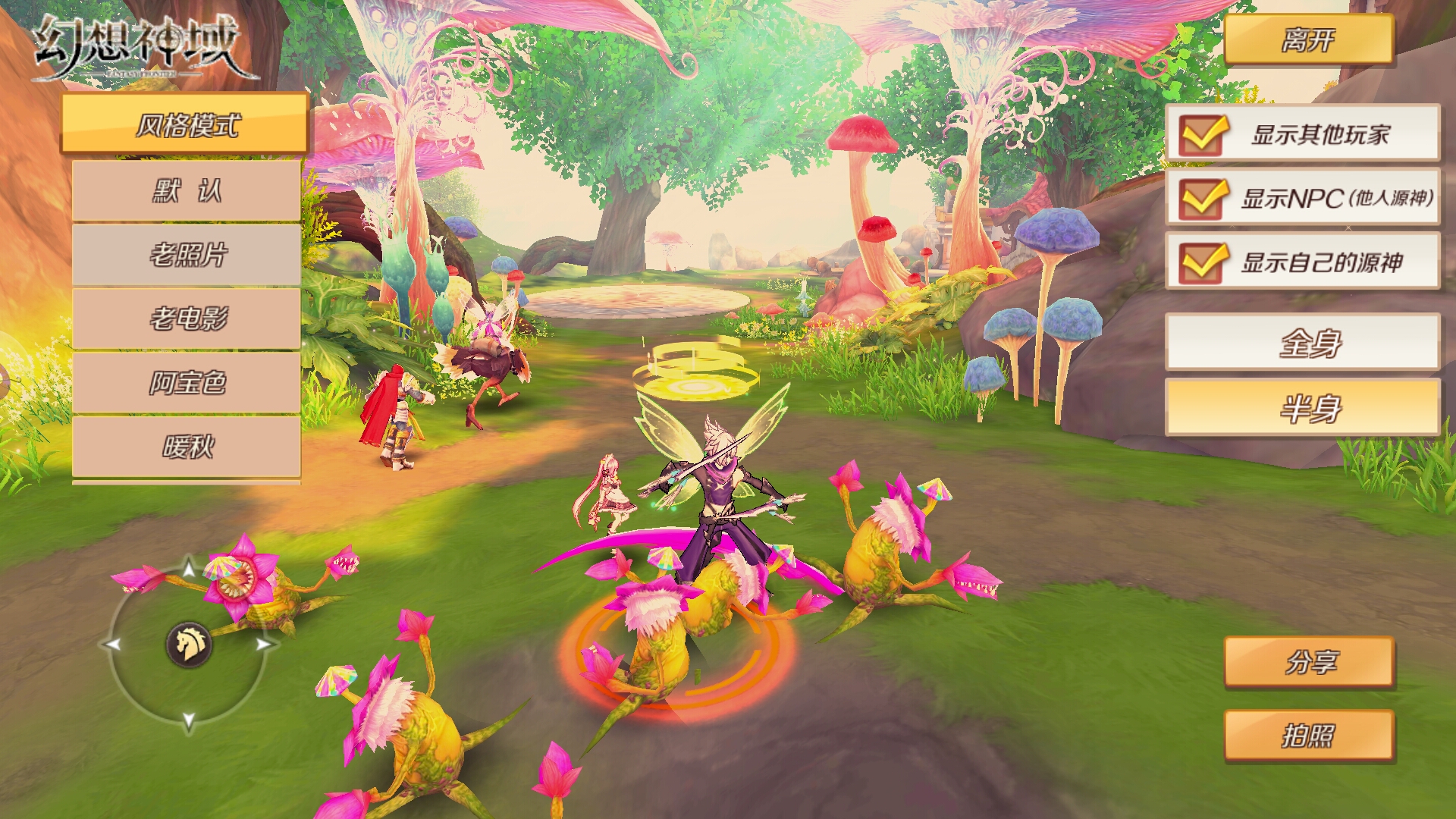Choose 全身 full body framing
This screenshot has height=819, width=1456.
click(x=1302, y=343)
